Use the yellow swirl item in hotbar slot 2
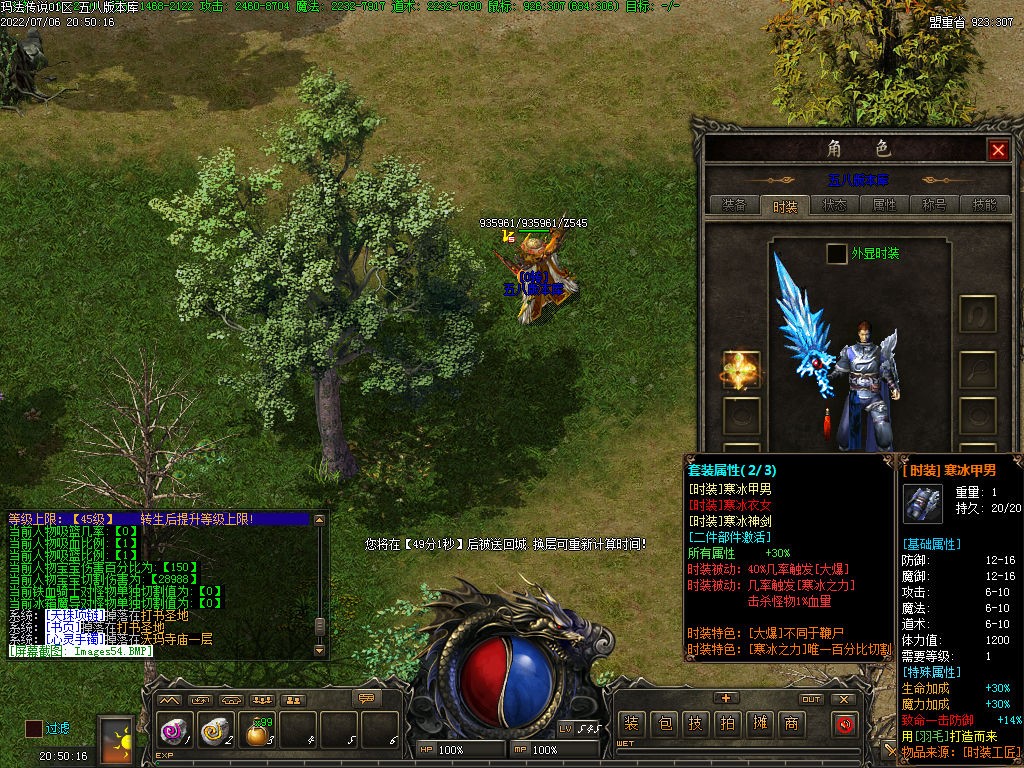This screenshot has height=768, width=1024. 215,732
